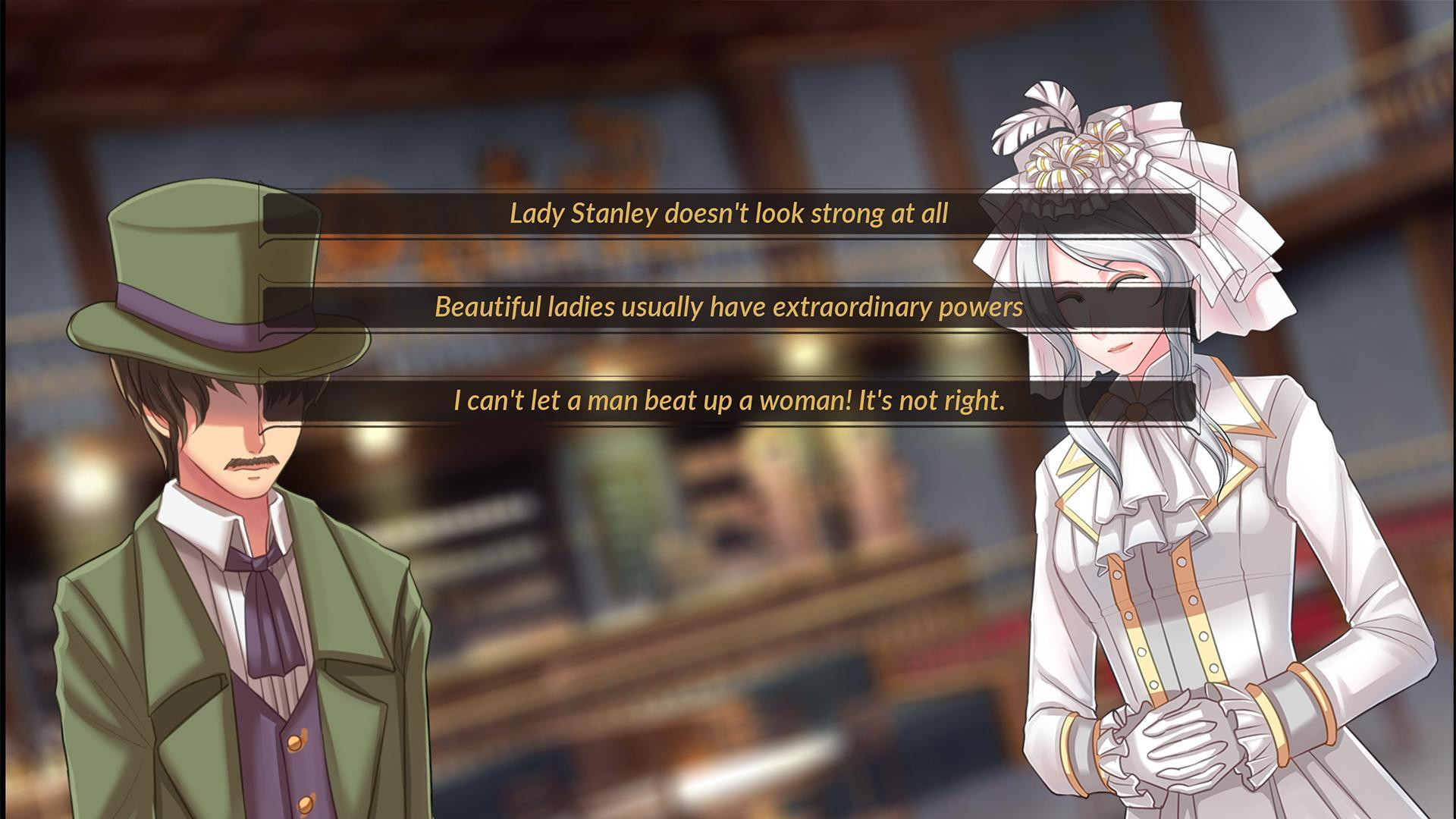Click the left edge of the first choice box
The height and width of the screenshot is (819, 1456).
(273, 216)
